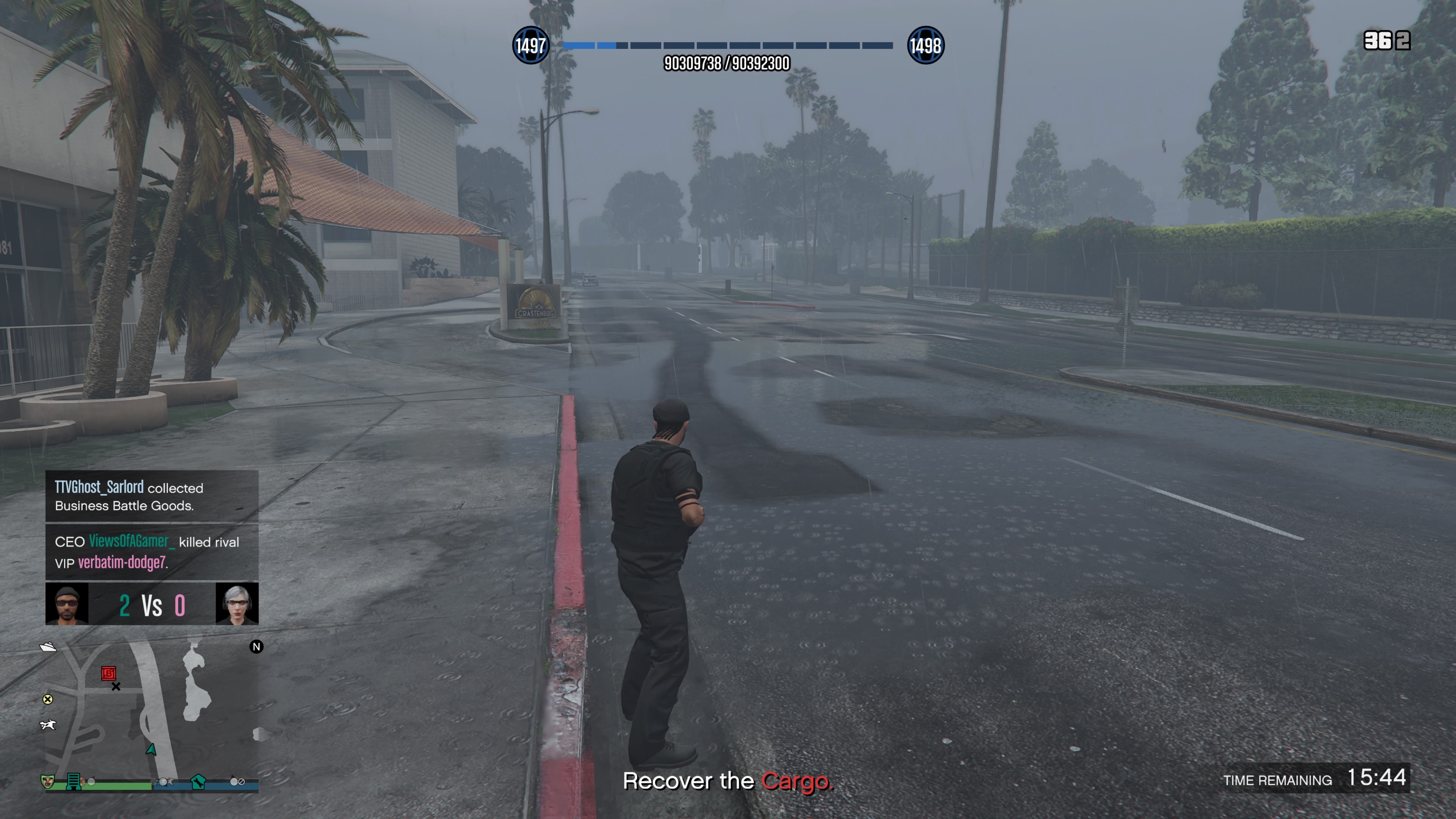The image size is (1456, 819).
Task: Open the TTVGhost_Sarlord collected goods notification
Action: point(152,496)
